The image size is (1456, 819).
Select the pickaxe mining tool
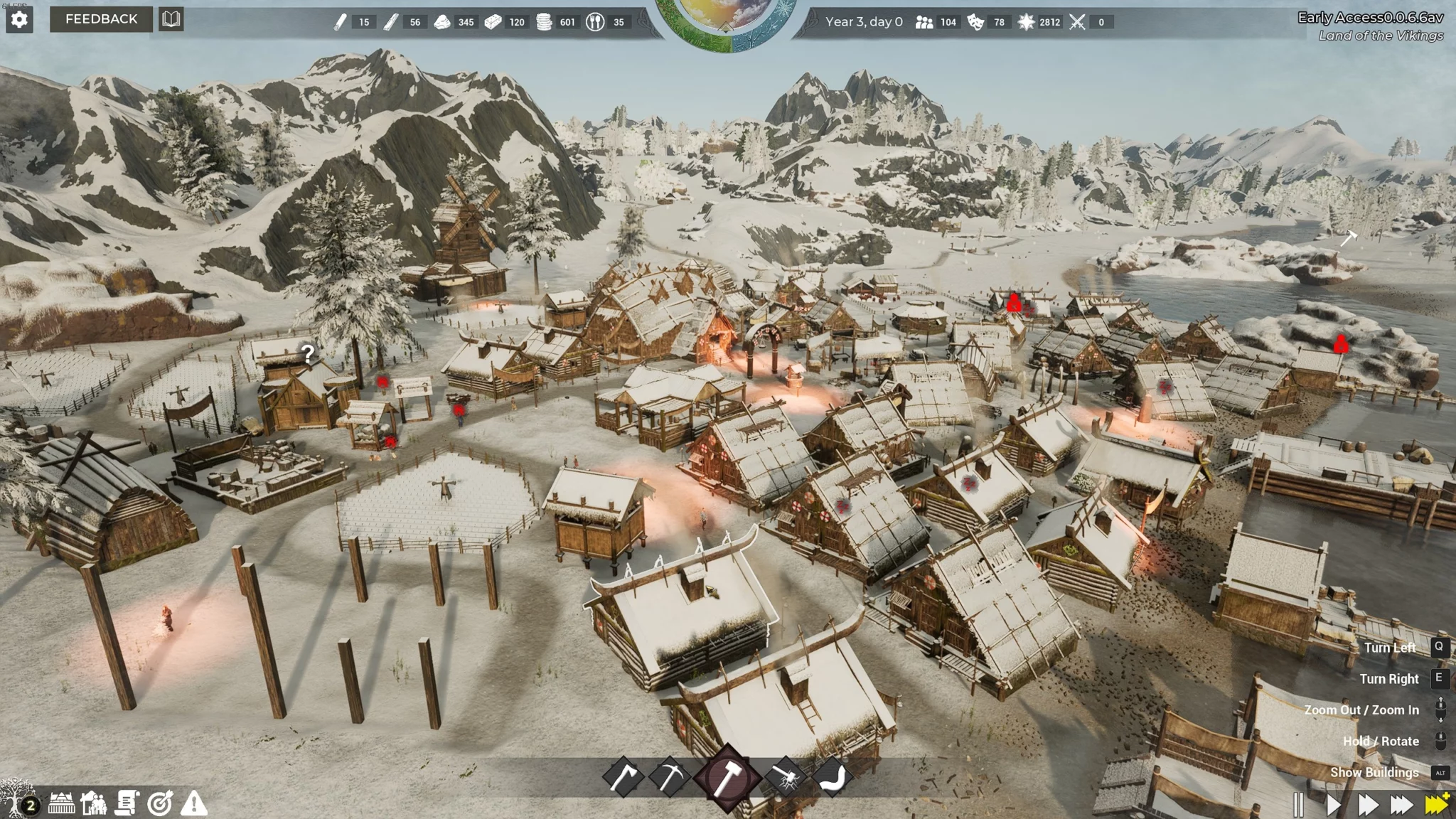pyautogui.click(x=669, y=777)
